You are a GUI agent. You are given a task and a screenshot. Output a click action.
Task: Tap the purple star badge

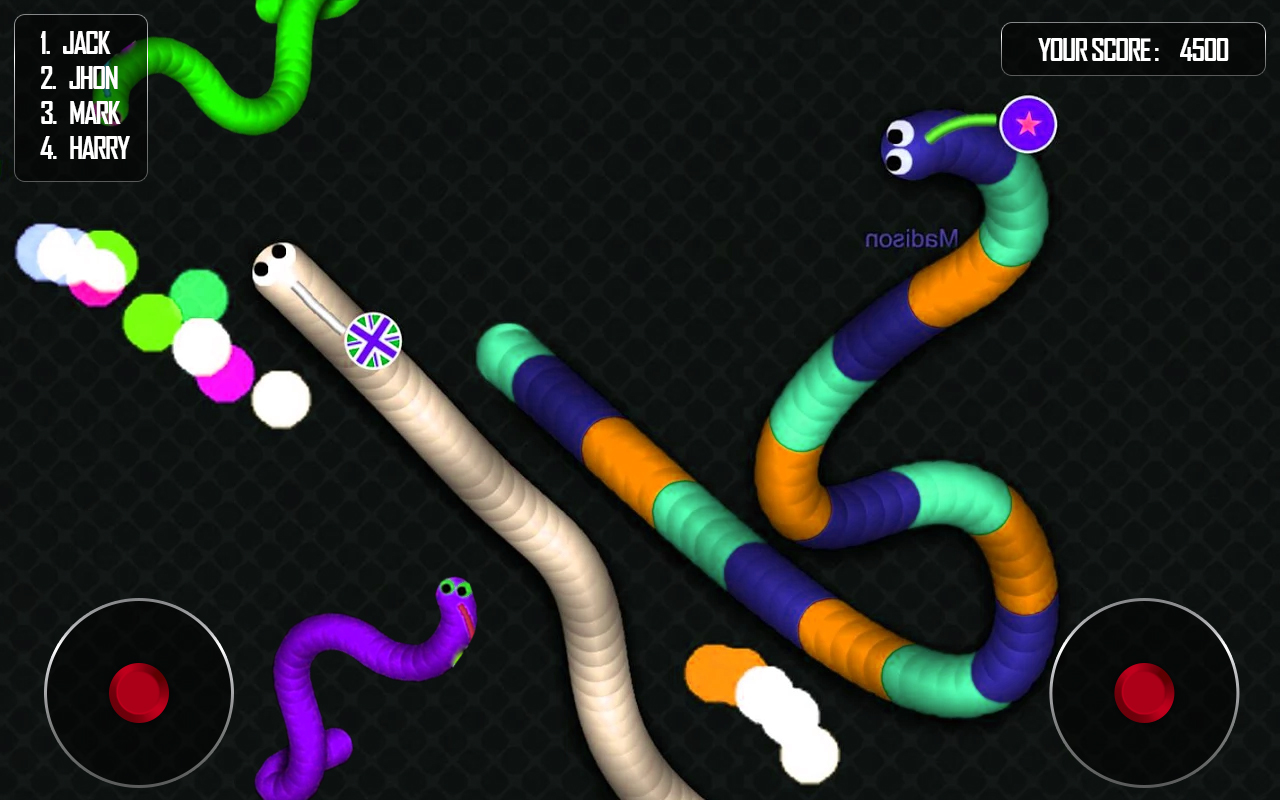[x=1026, y=123]
